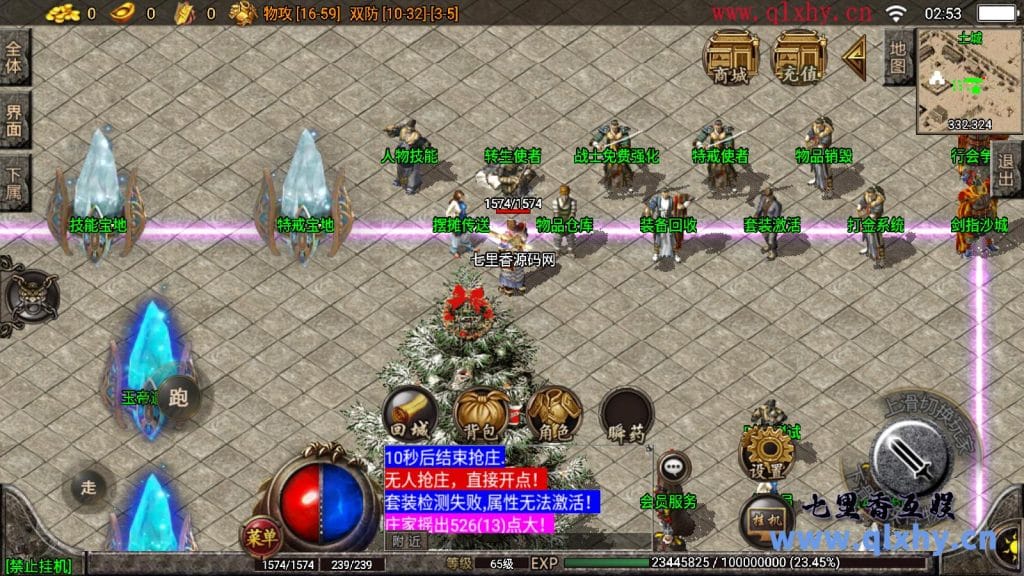The width and height of the screenshot is (1024, 576).
Task: Switch to 走 walk mode
Action: [88, 487]
